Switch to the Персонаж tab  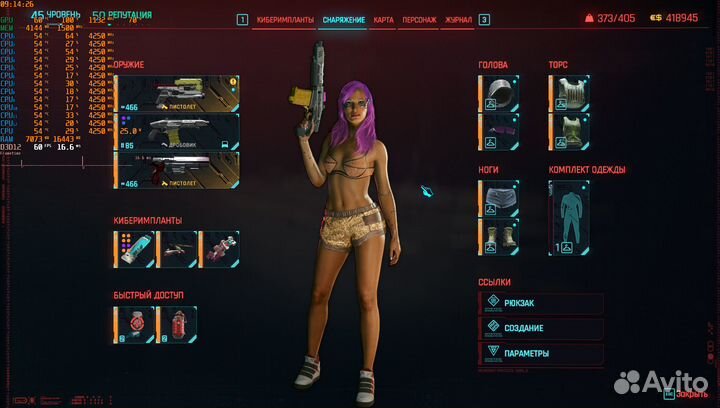click(420, 19)
